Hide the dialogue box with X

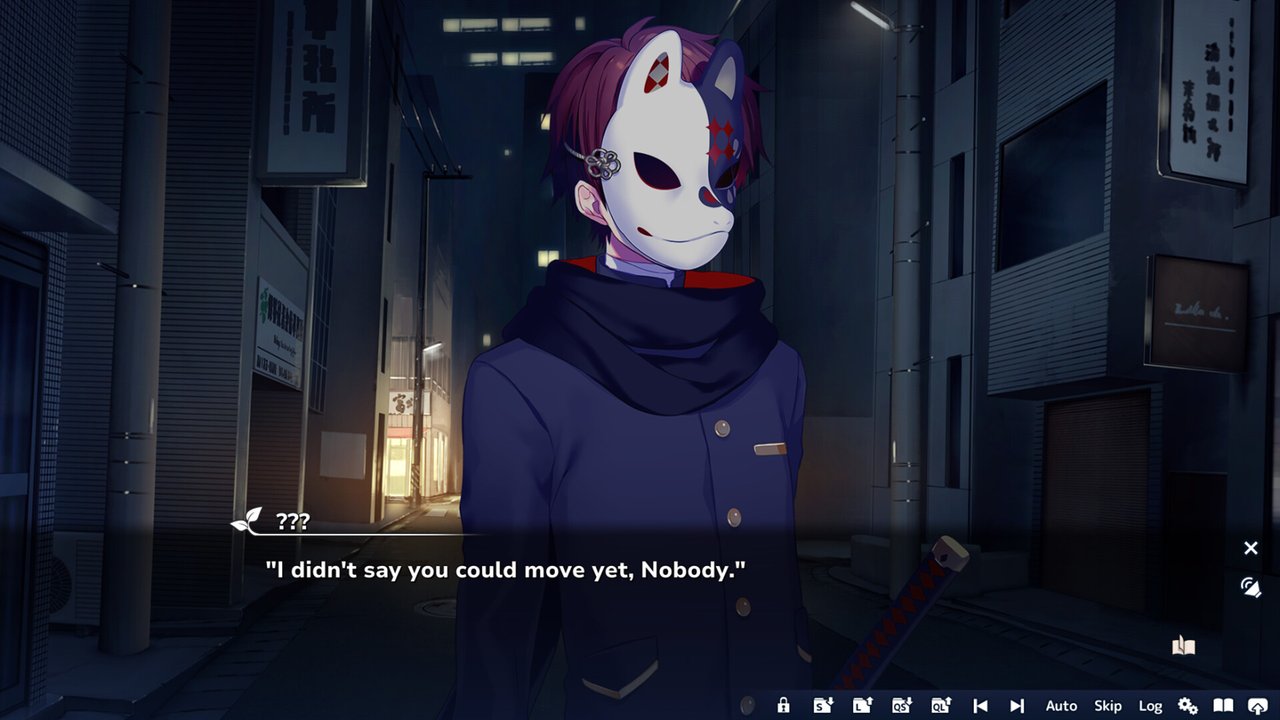(1251, 548)
